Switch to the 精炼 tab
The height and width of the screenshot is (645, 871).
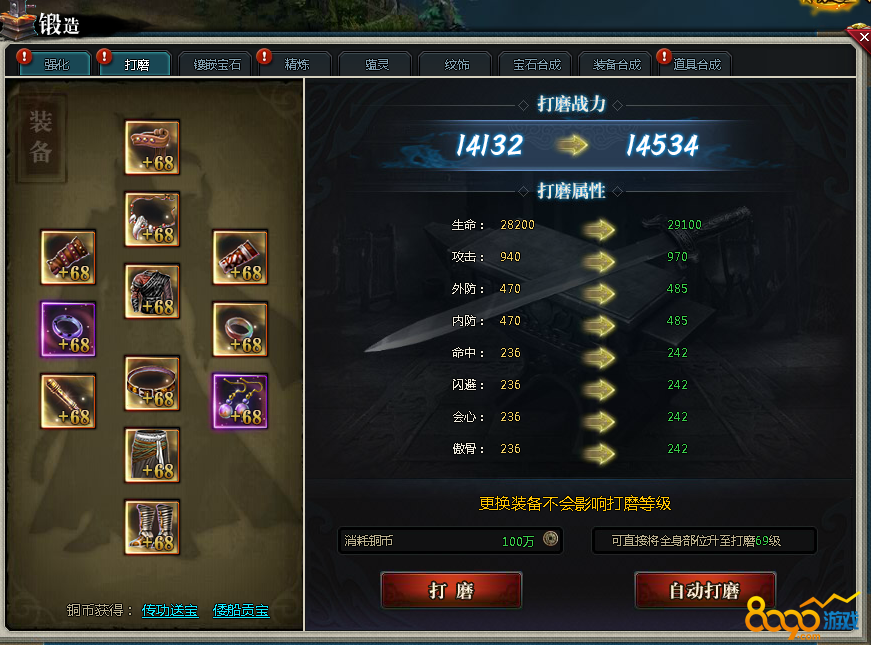pyautogui.click(x=297, y=65)
